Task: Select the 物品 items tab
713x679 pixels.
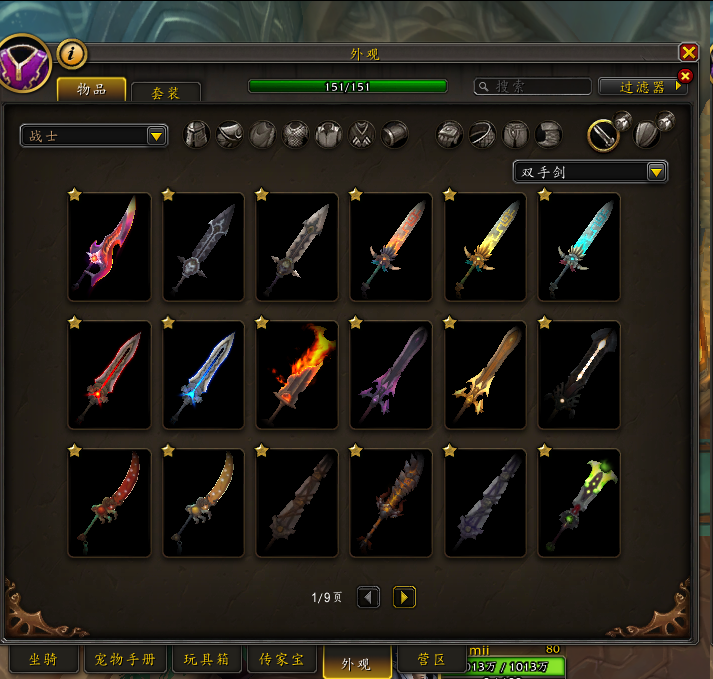Action: (x=92, y=89)
